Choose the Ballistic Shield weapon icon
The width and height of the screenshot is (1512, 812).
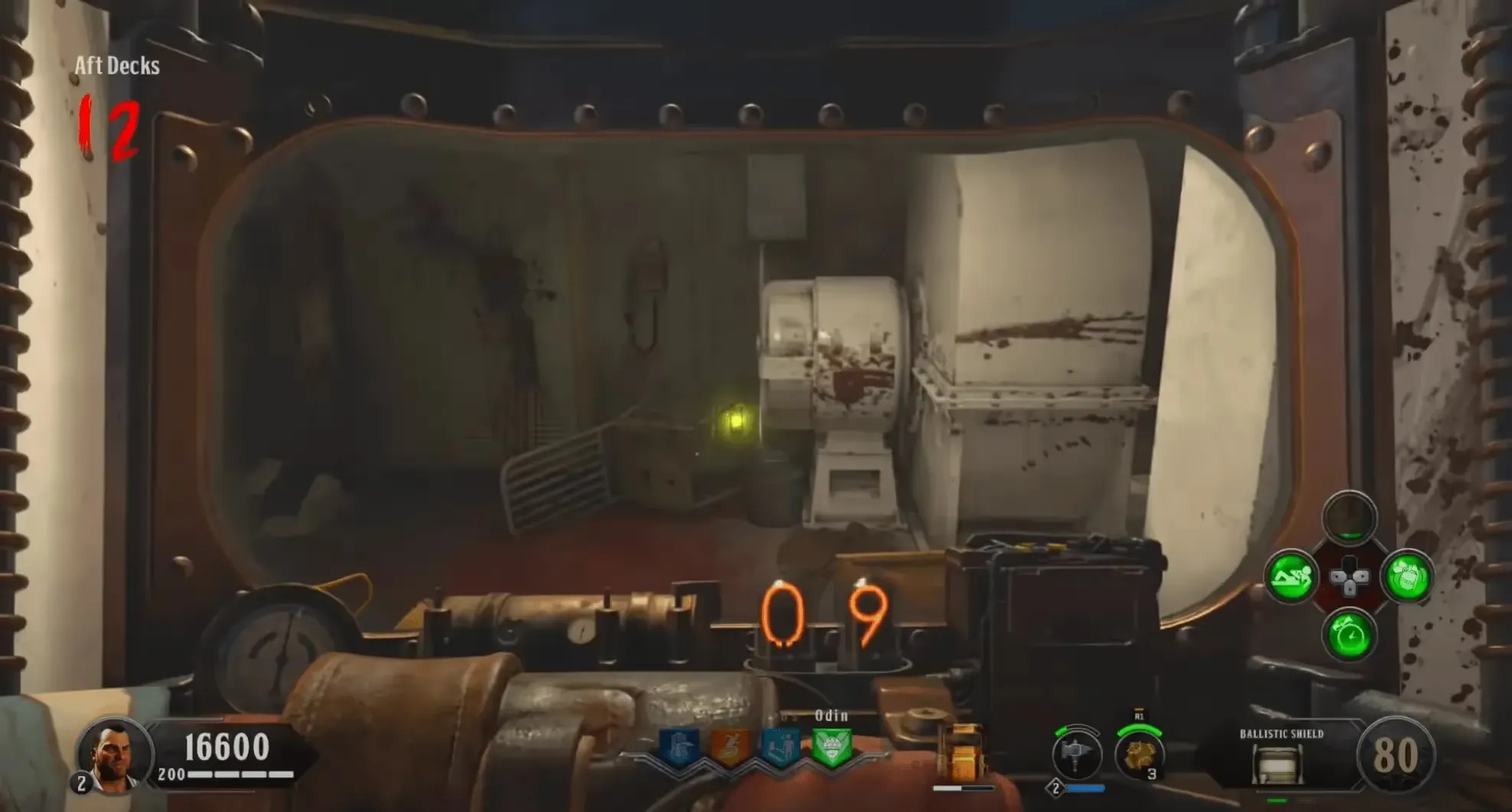point(1276,762)
